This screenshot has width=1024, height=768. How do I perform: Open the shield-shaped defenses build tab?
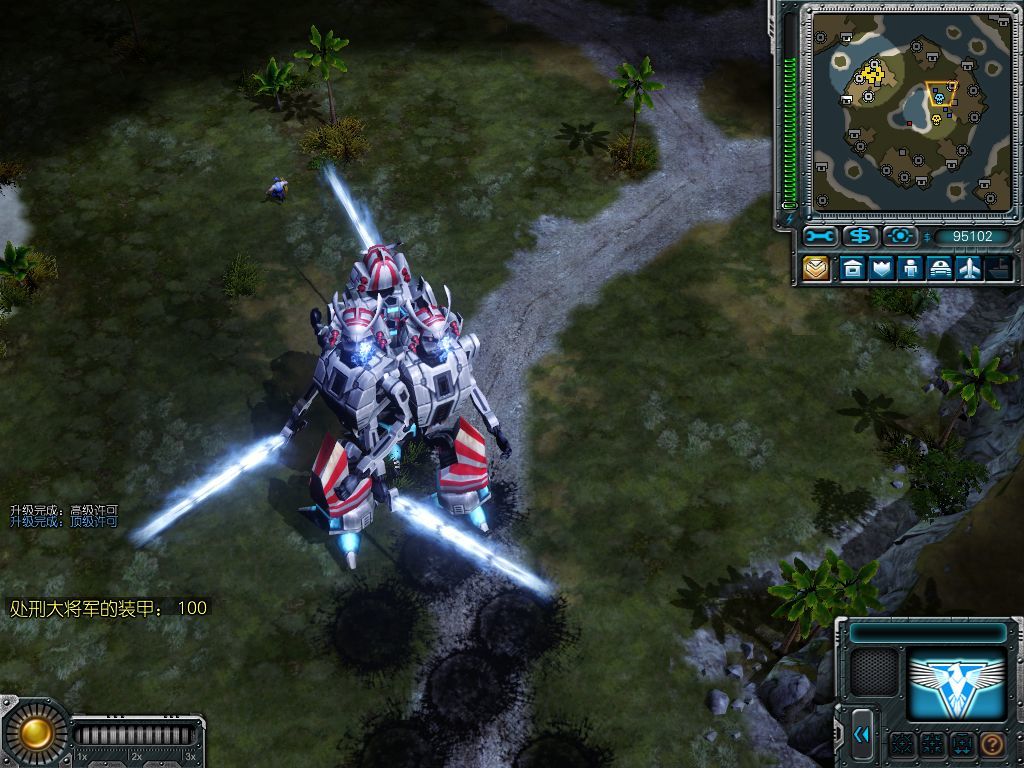(x=881, y=268)
